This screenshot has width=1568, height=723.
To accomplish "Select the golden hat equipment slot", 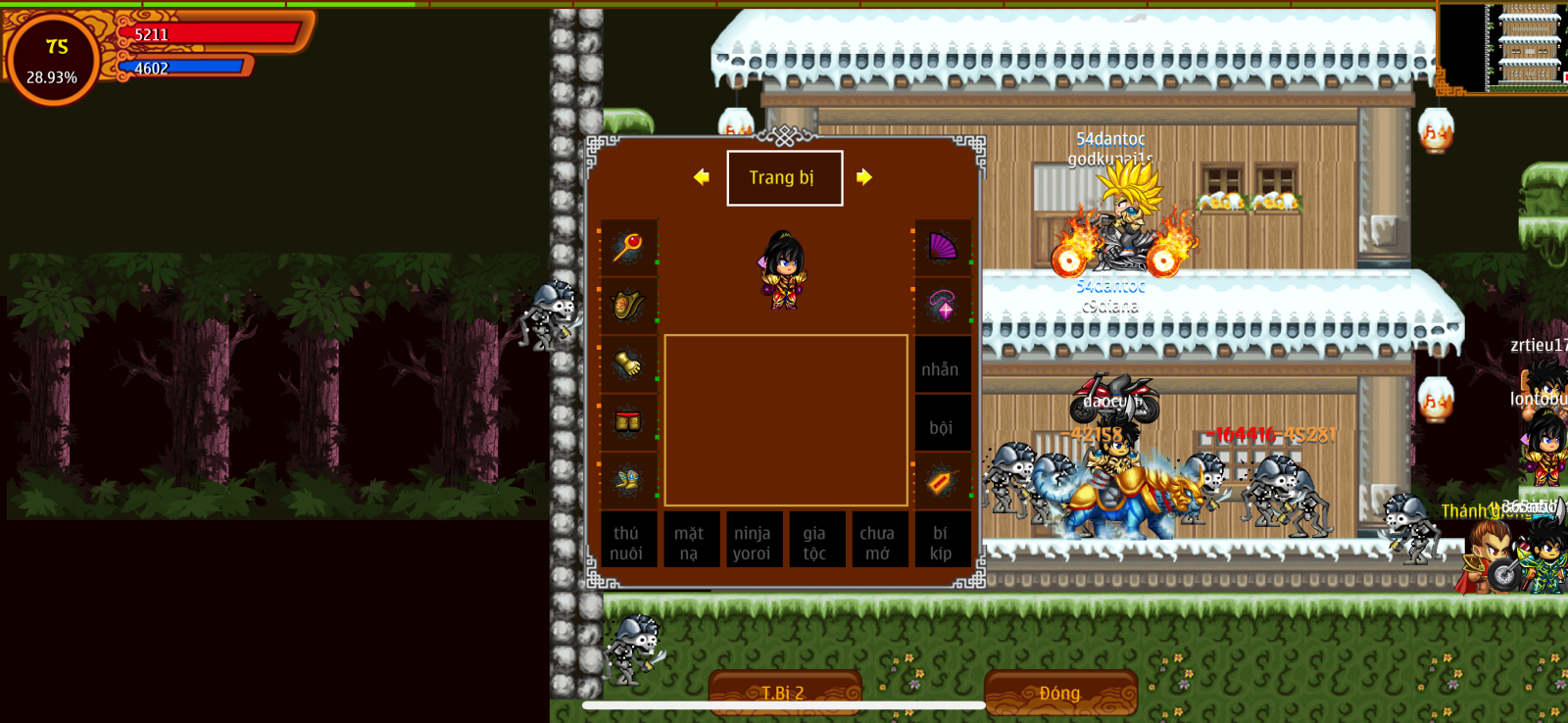I will 628,306.
